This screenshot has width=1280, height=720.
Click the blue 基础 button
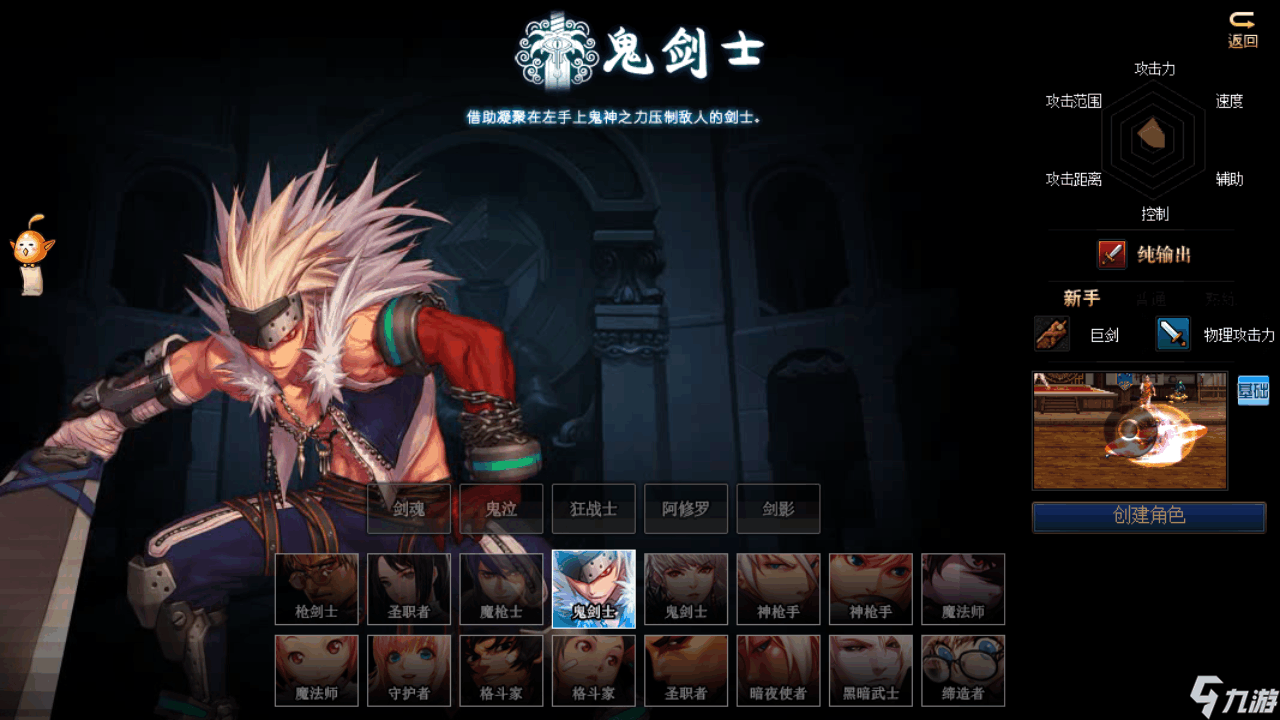[1253, 390]
